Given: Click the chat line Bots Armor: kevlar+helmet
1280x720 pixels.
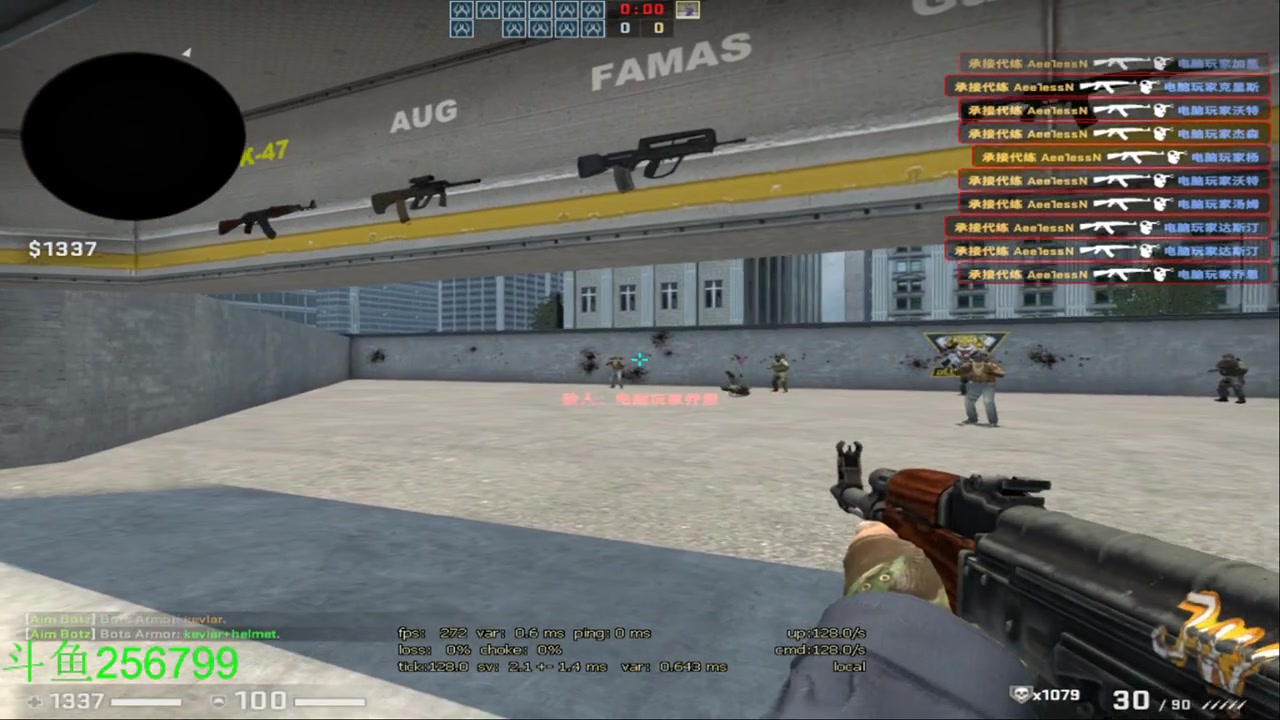Looking at the screenshot, I should [x=150, y=634].
